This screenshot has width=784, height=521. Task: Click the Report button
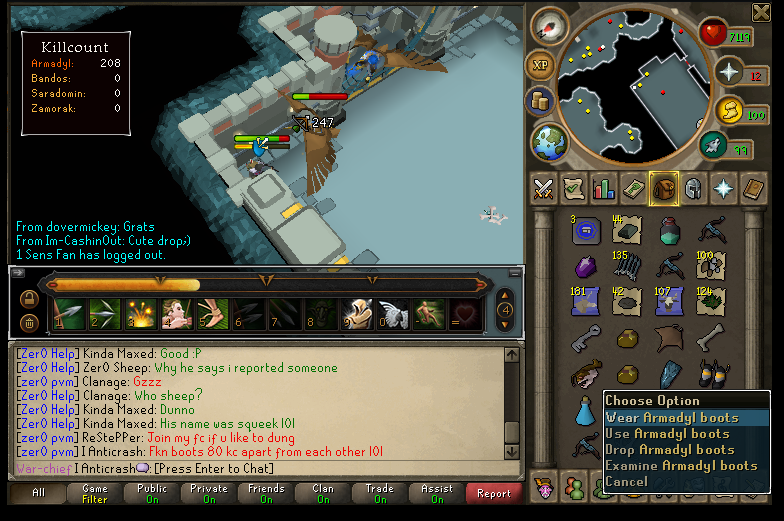pos(493,493)
